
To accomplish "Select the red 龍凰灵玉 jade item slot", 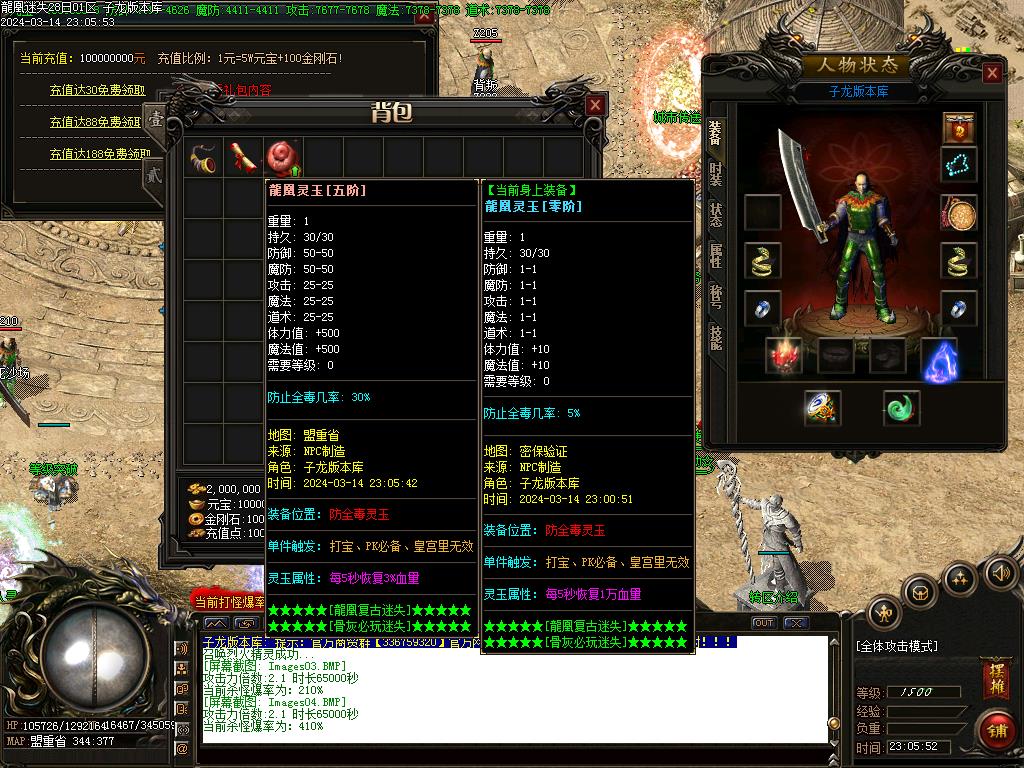I will point(281,157).
